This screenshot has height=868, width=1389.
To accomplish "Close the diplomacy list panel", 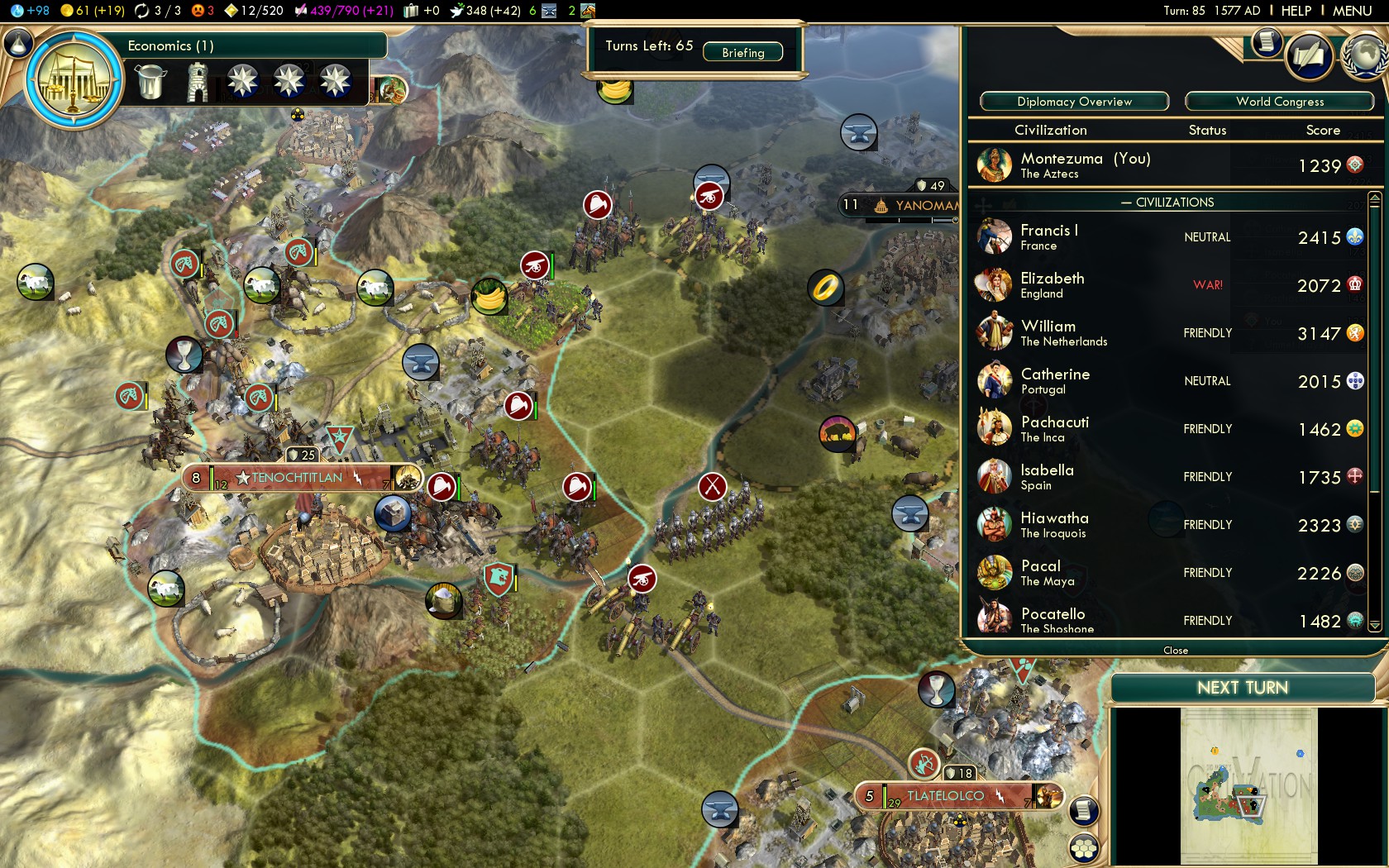I will click(1175, 651).
